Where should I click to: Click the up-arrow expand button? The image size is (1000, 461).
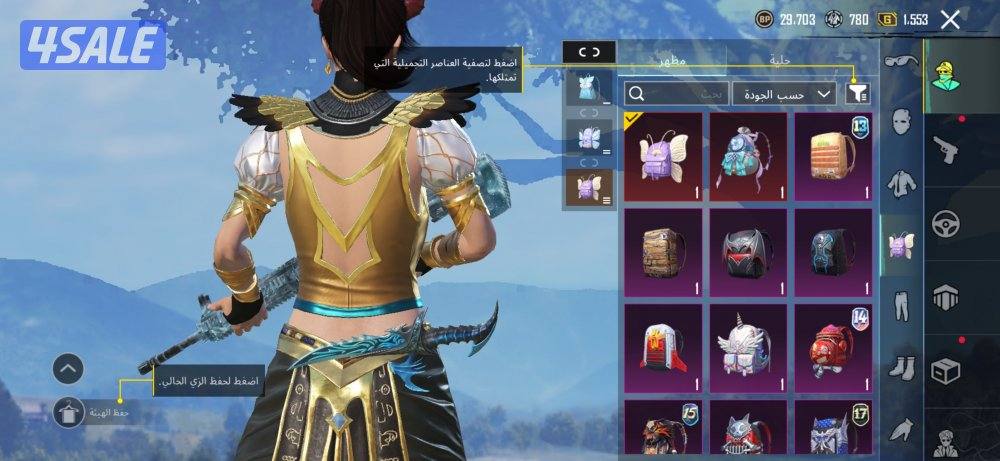[68, 370]
